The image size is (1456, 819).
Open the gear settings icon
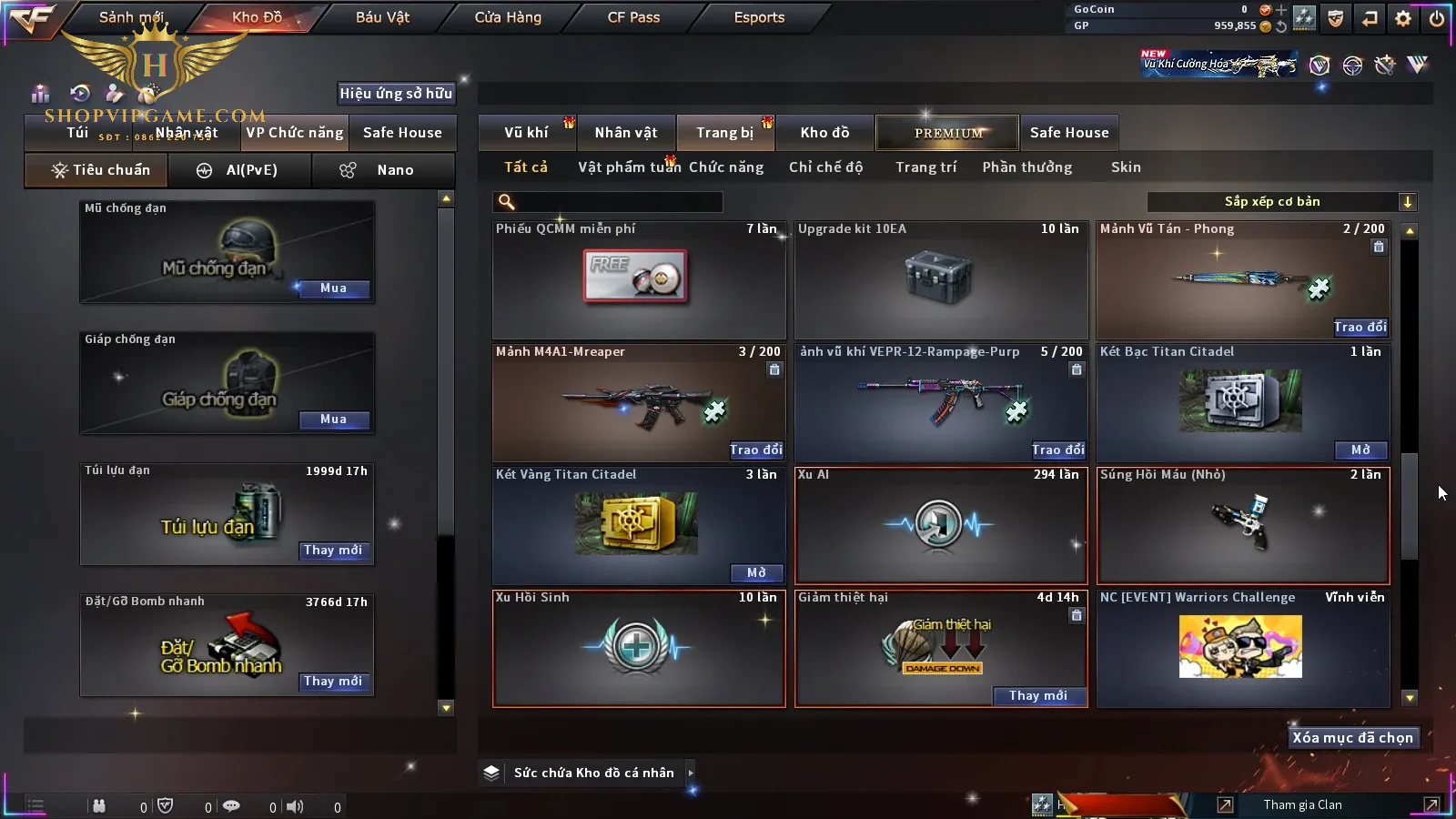click(1403, 17)
